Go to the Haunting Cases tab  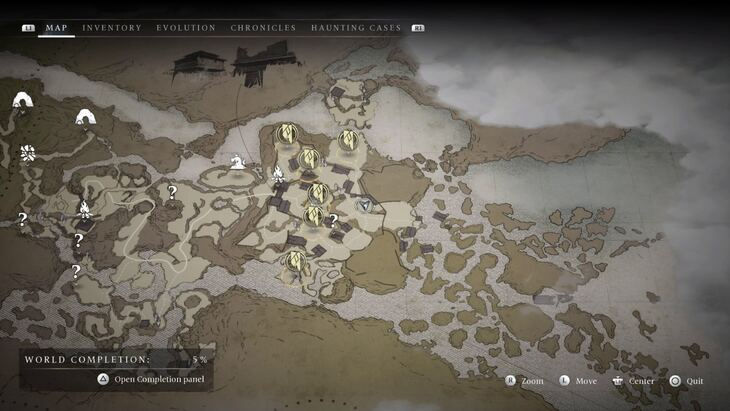tap(356, 28)
